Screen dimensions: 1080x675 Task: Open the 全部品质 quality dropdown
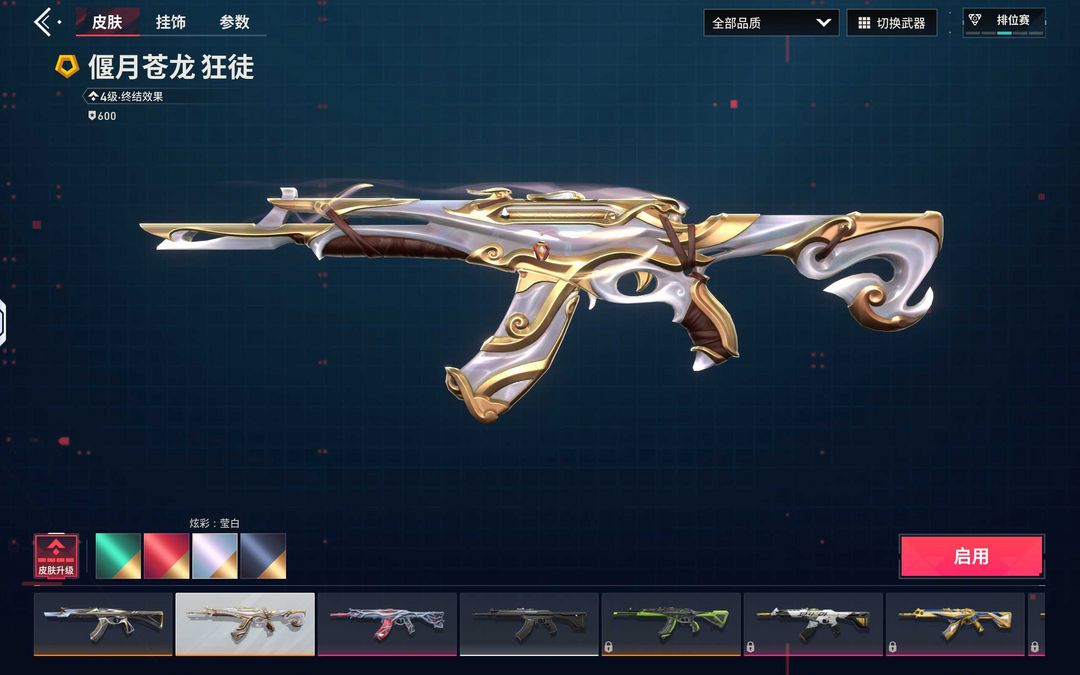click(x=770, y=23)
